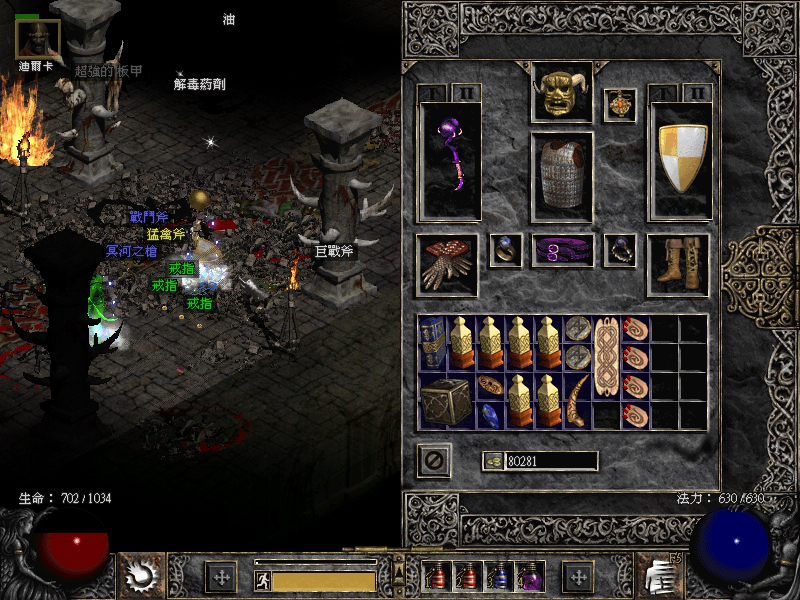
Task: Select the blue tome in inventory
Action: coord(433,343)
